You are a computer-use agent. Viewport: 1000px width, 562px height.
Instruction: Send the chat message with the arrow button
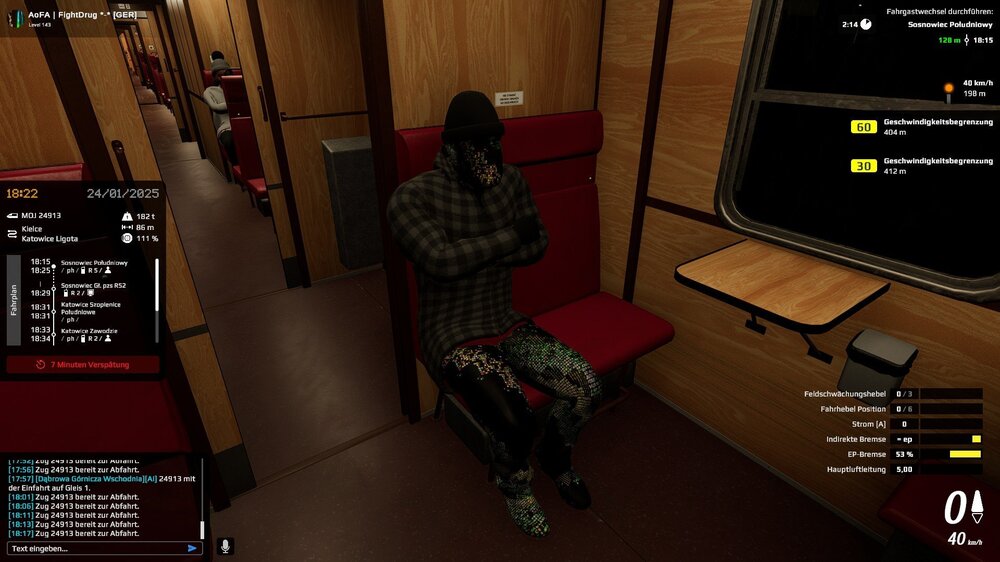click(192, 548)
